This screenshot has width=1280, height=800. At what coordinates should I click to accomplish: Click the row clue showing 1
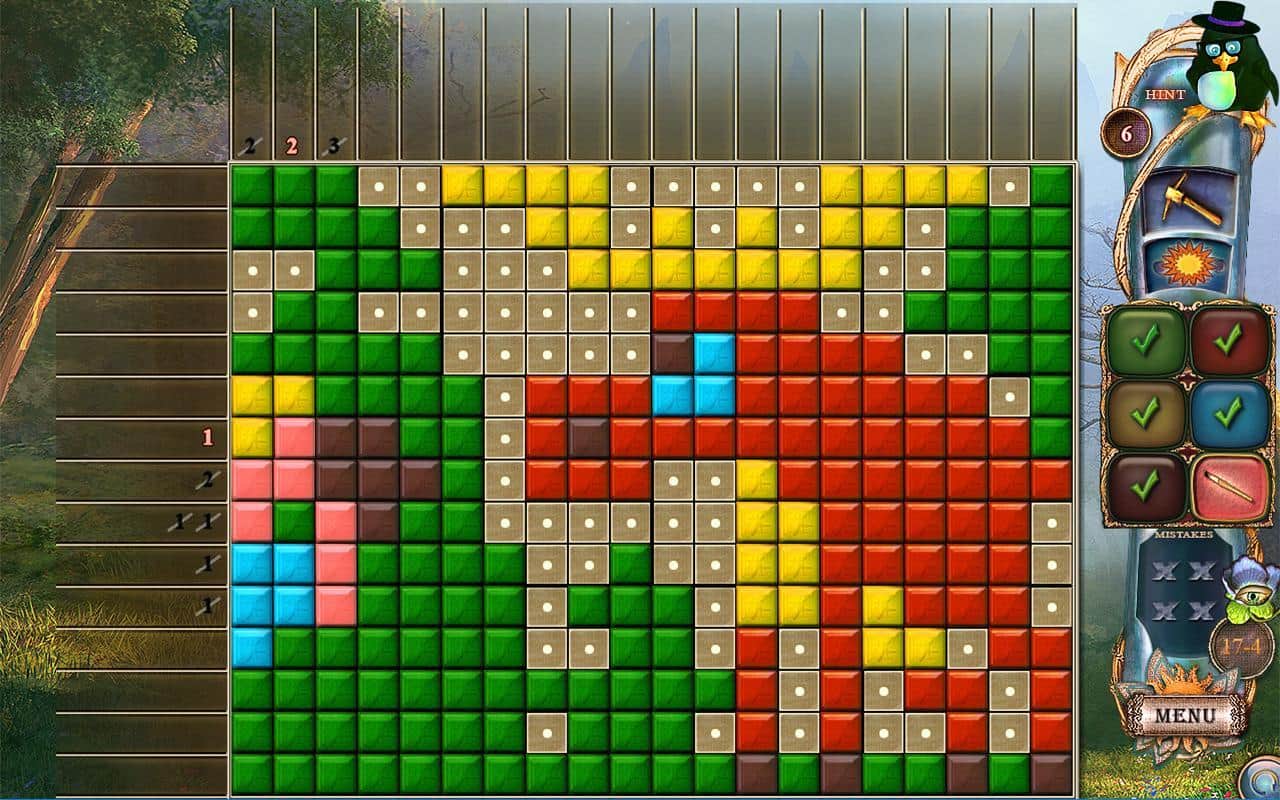click(208, 436)
